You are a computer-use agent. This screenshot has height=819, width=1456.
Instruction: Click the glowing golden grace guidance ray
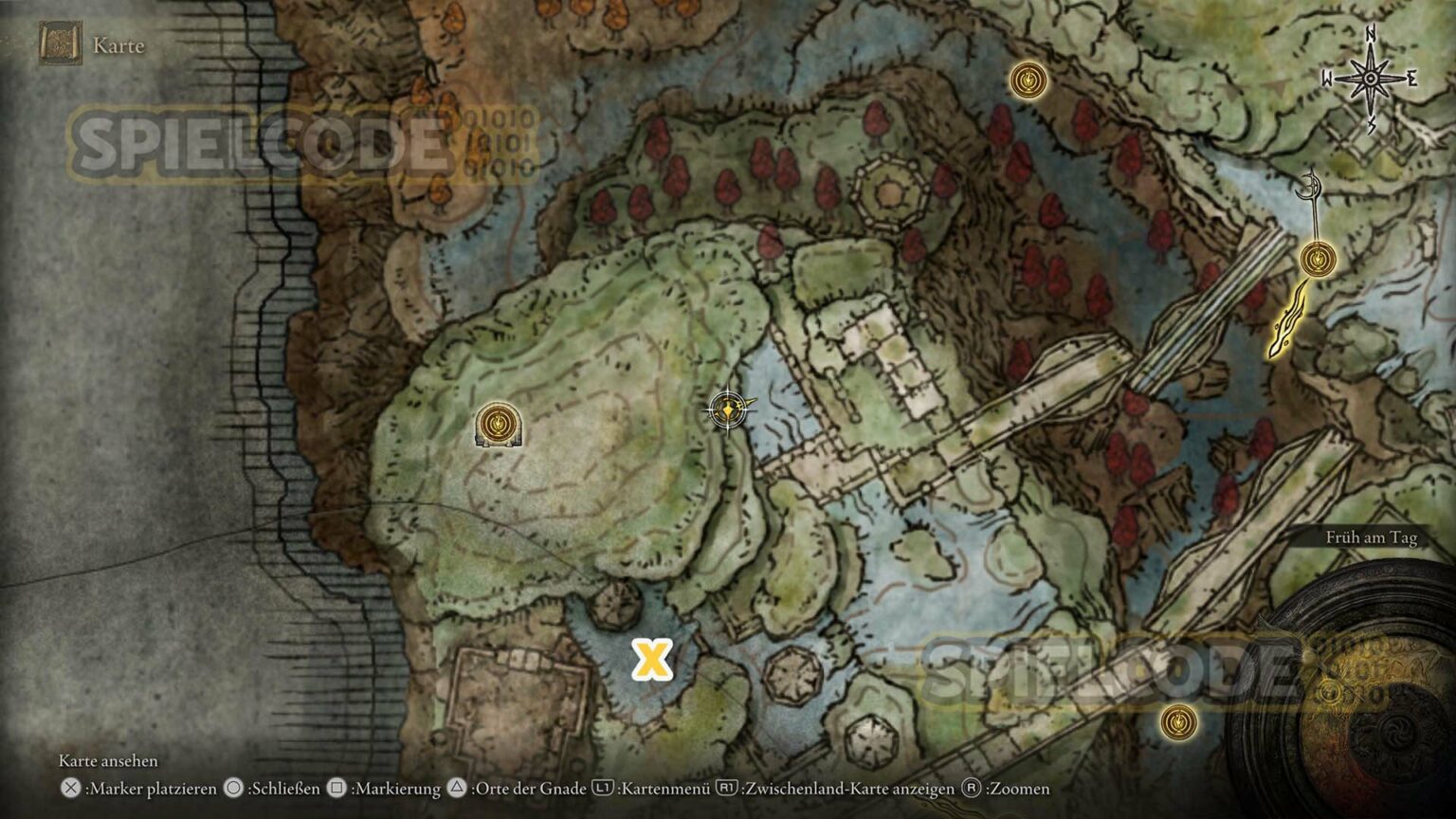point(1287,324)
